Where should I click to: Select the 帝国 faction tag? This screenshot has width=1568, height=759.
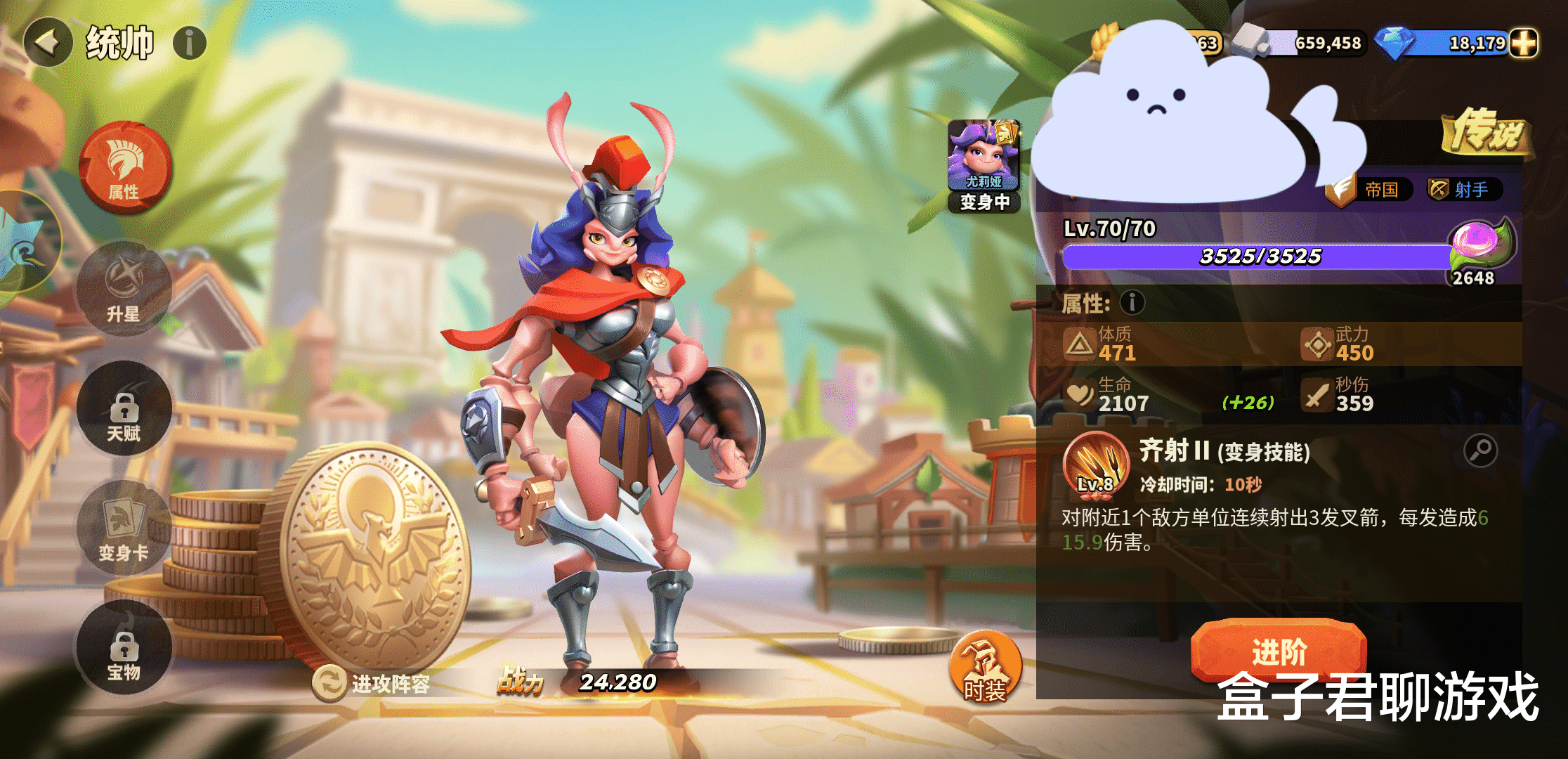(x=1370, y=190)
